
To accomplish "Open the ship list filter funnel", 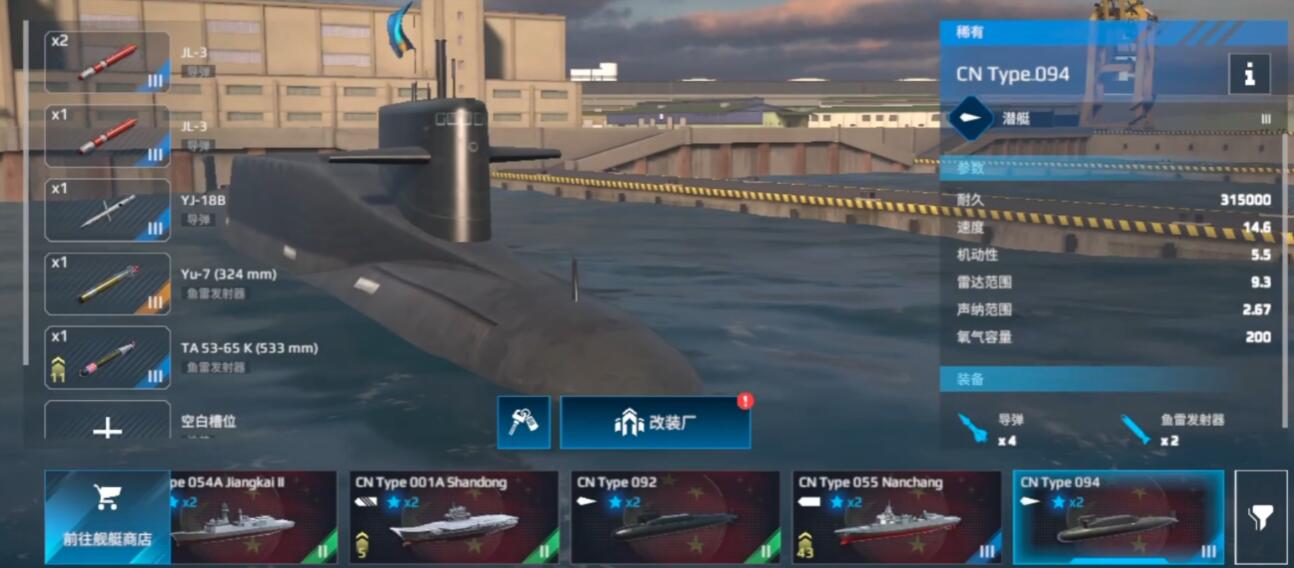I will 1260,517.
